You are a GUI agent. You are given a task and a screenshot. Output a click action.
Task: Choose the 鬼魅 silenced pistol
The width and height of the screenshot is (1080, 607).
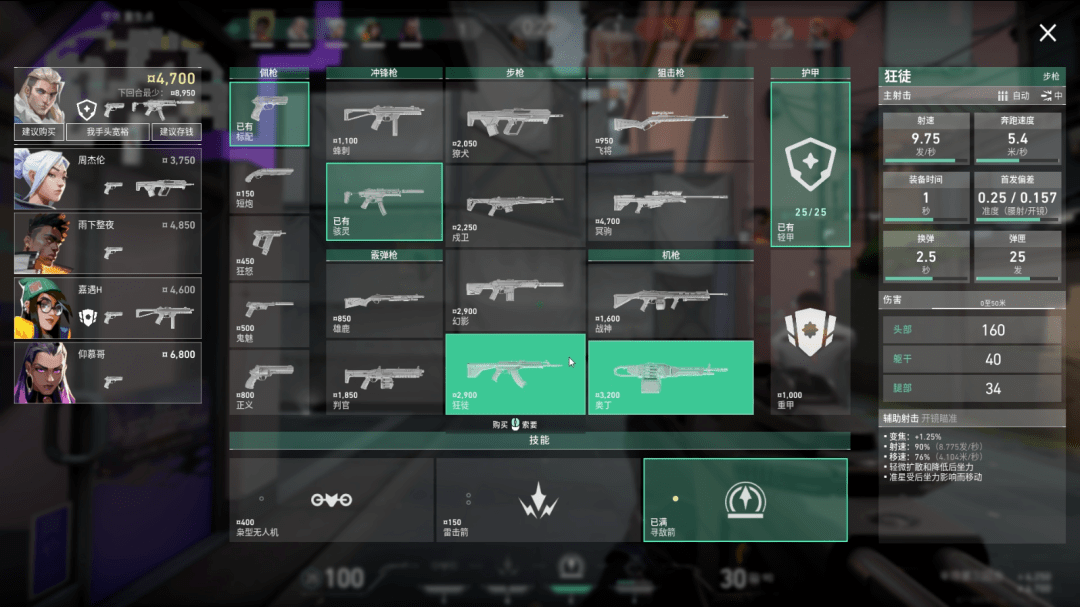(x=268, y=314)
